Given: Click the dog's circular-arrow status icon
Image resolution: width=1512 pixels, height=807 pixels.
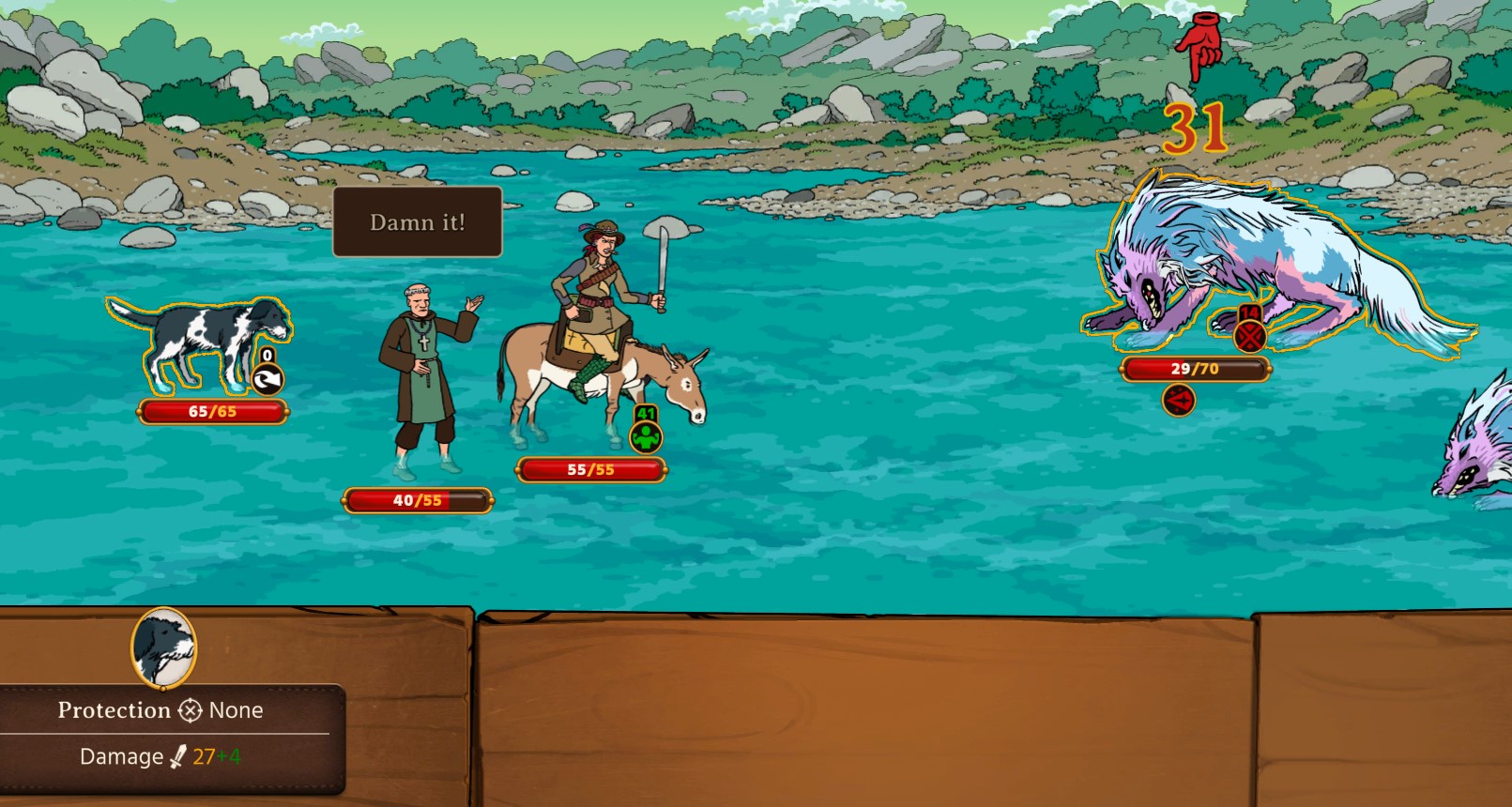Looking at the screenshot, I should (267, 379).
